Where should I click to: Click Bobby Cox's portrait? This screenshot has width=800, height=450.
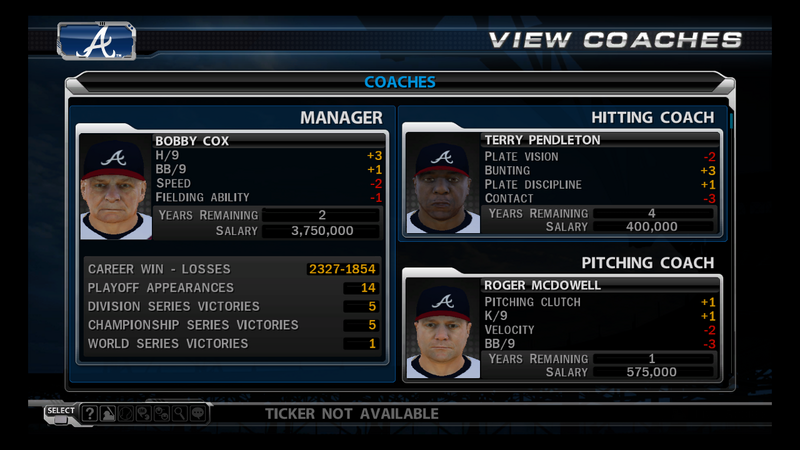click(x=116, y=190)
